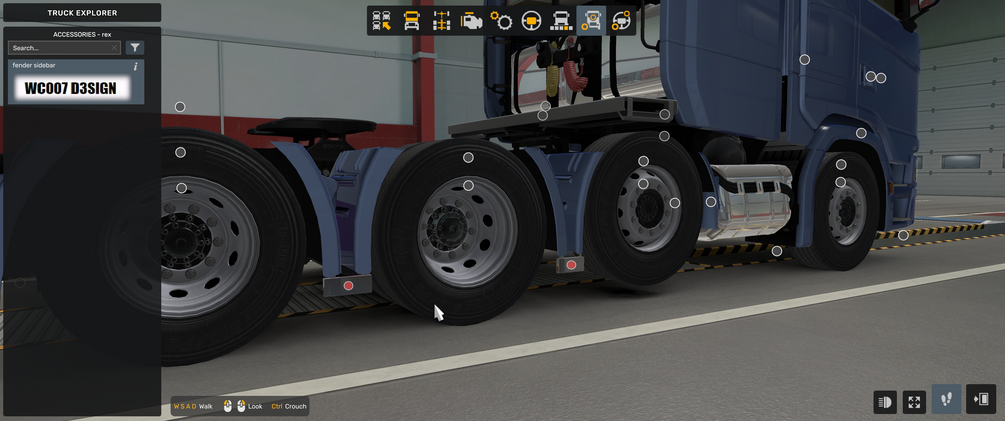This screenshot has width=1005, height=421.
Task: Click the accessory Search field
Action: click(58, 48)
